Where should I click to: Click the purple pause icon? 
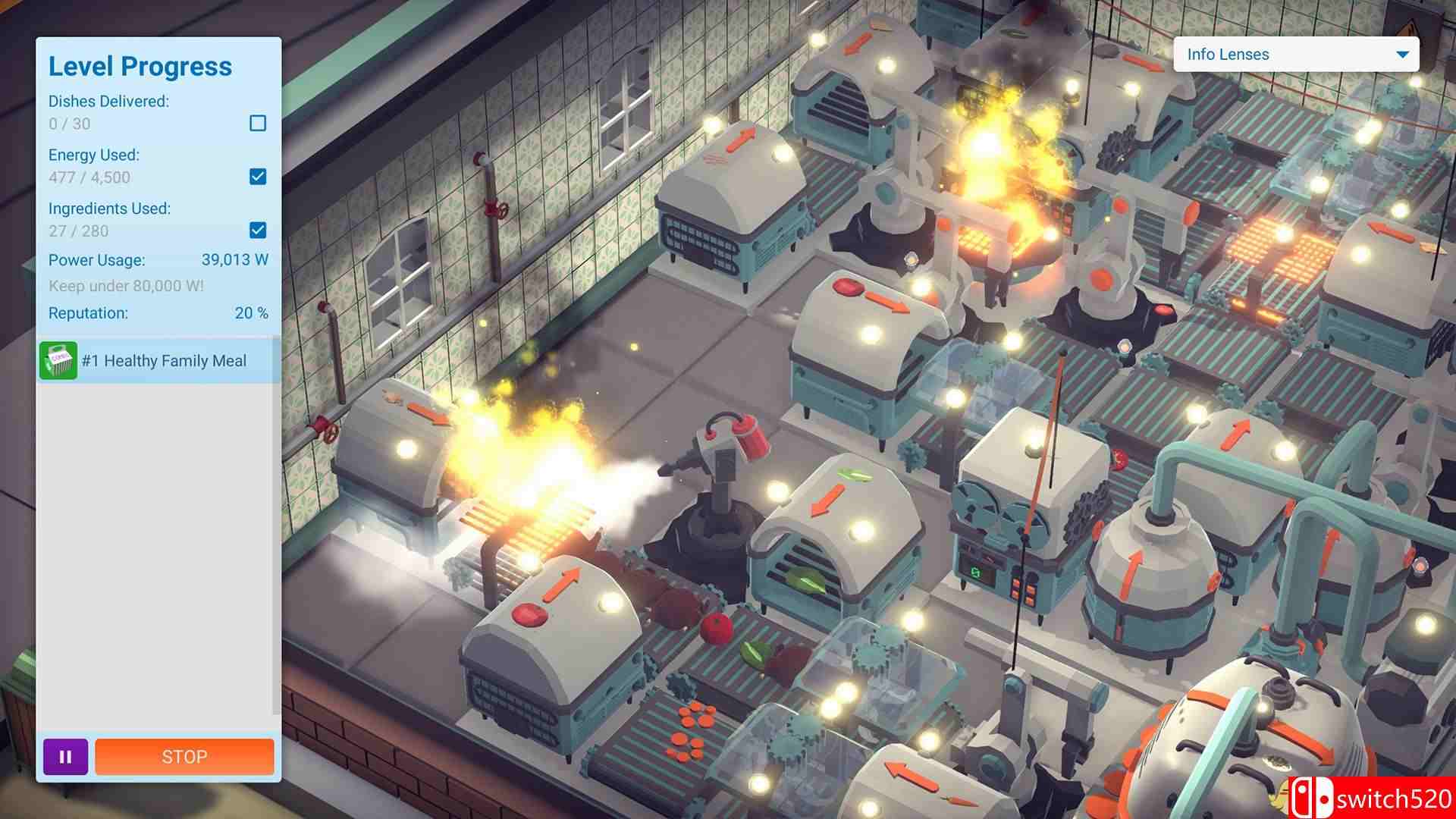click(65, 756)
